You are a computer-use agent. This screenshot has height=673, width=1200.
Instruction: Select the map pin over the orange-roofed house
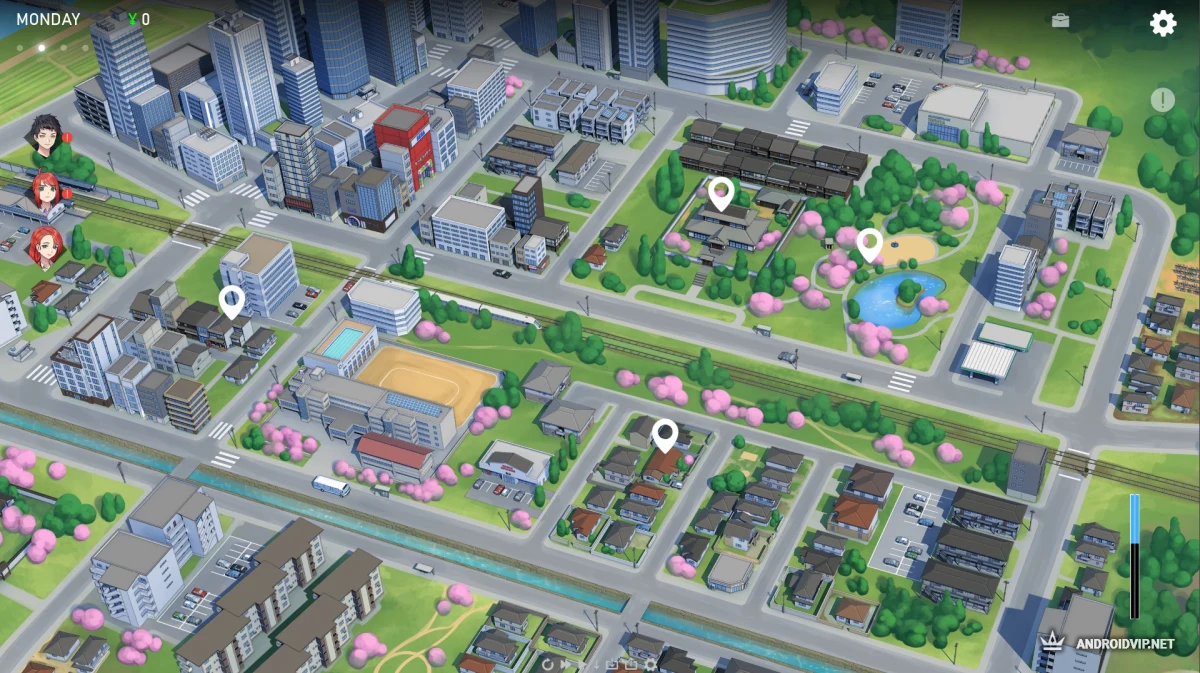pyautogui.click(x=665, y=434)
